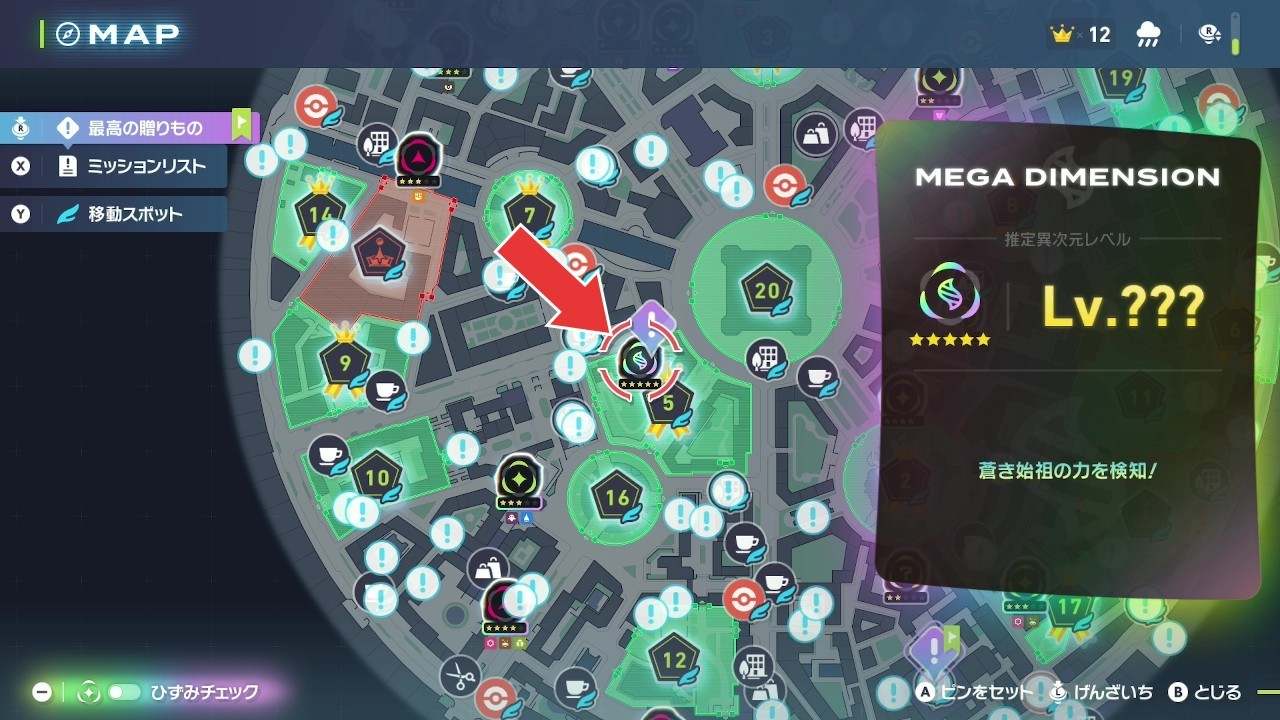Choose the zone 5 map marker
This screenshot has height=720, width=1280.
[669, 404]
